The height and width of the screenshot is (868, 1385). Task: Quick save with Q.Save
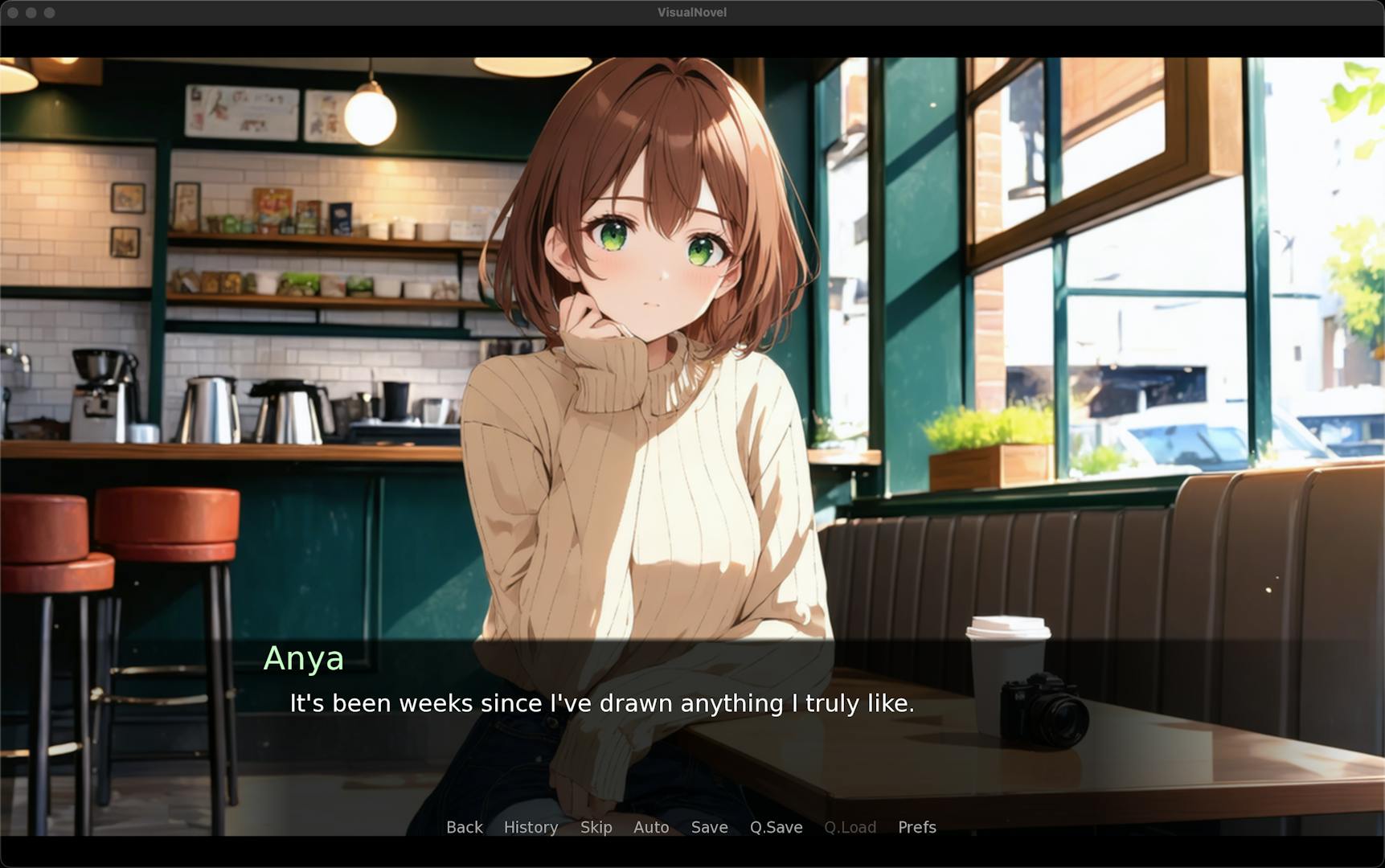776,827
